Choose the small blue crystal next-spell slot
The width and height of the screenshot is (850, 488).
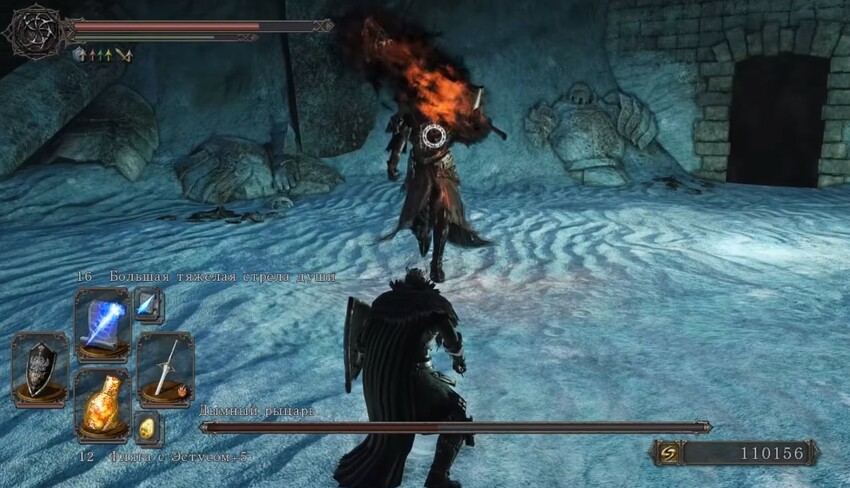tap(148, 305)
